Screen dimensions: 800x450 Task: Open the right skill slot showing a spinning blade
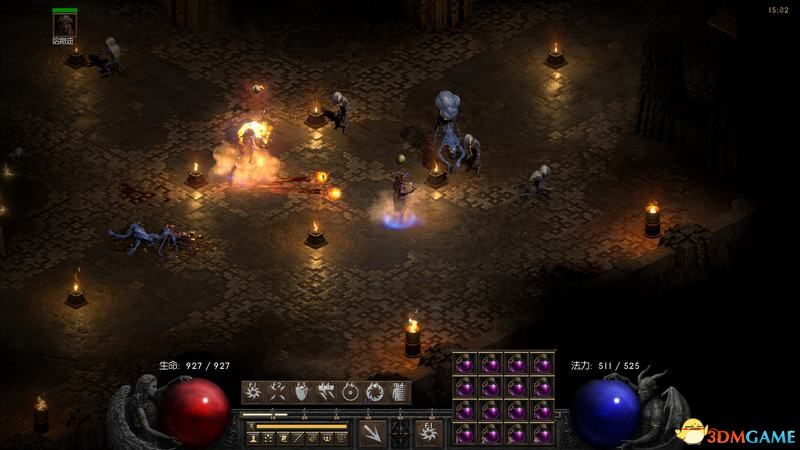[429, 433]
